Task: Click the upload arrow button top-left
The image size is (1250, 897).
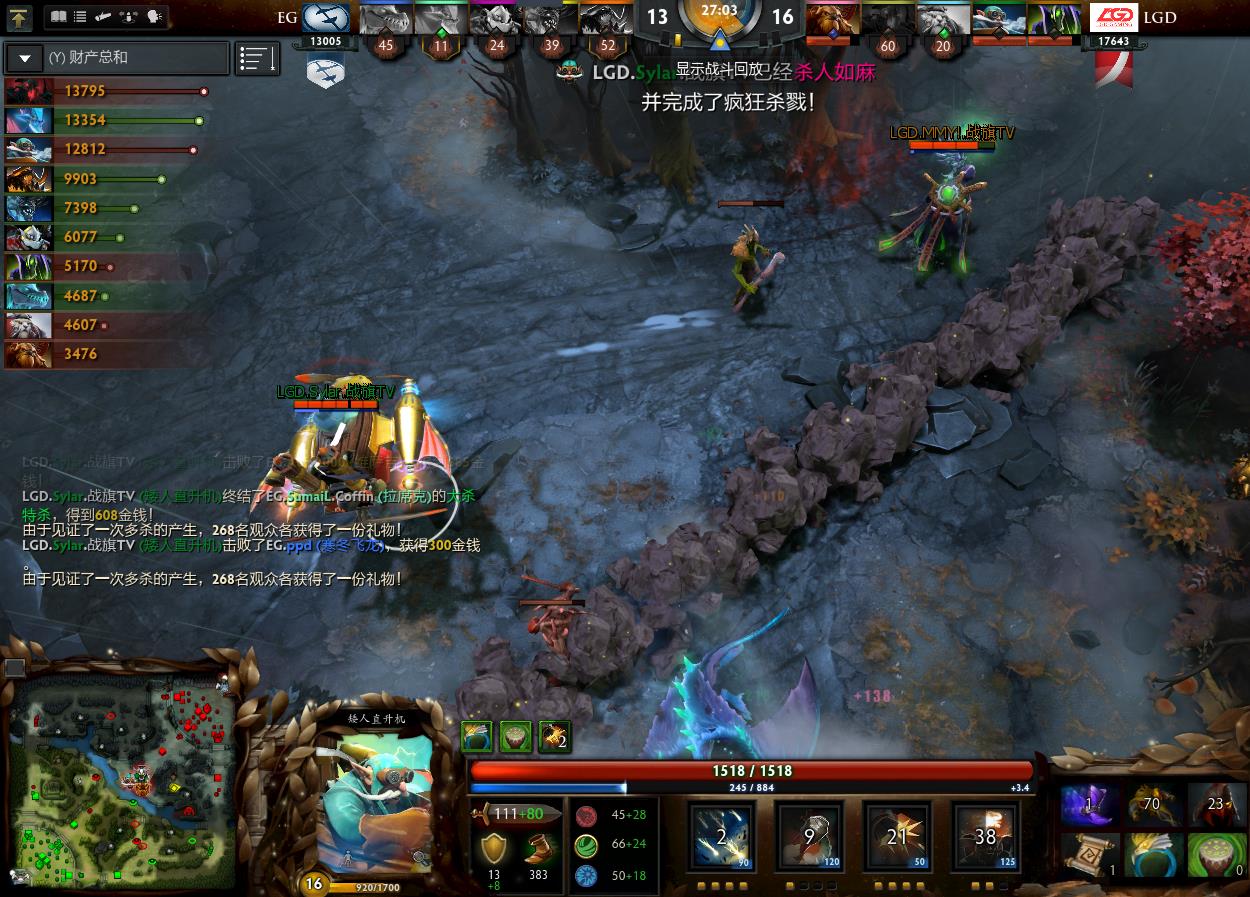Action: 20,17
